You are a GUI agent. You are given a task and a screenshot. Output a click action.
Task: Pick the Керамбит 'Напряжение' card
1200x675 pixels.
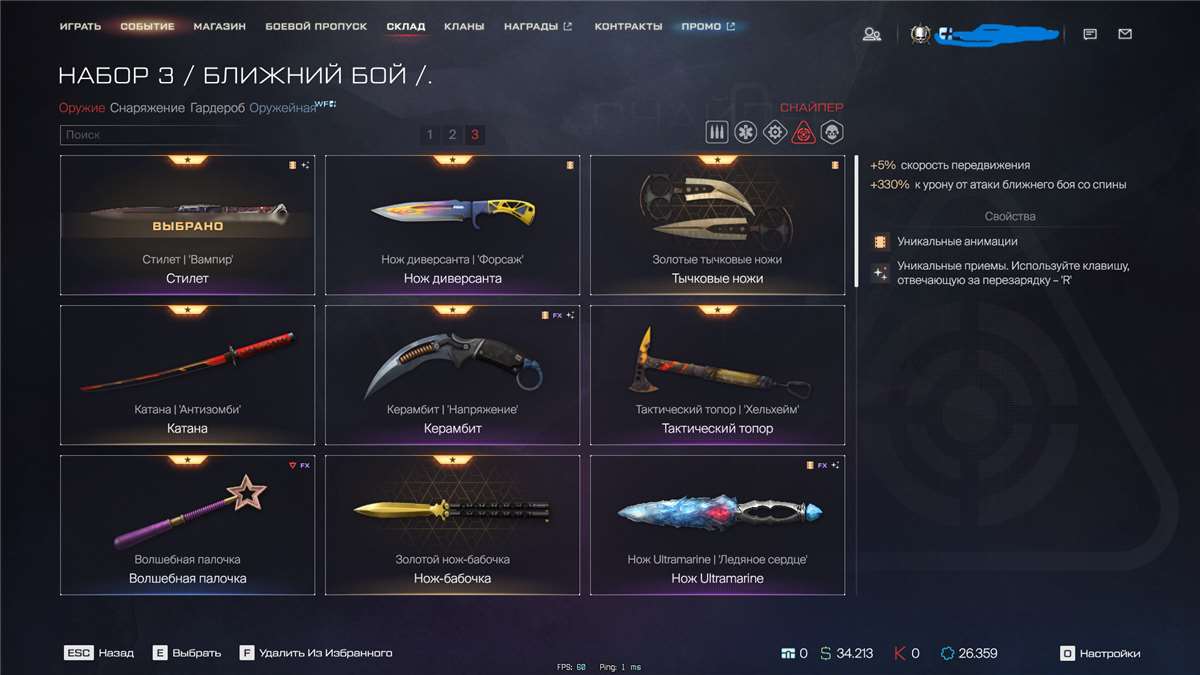(x=453, y=375)
